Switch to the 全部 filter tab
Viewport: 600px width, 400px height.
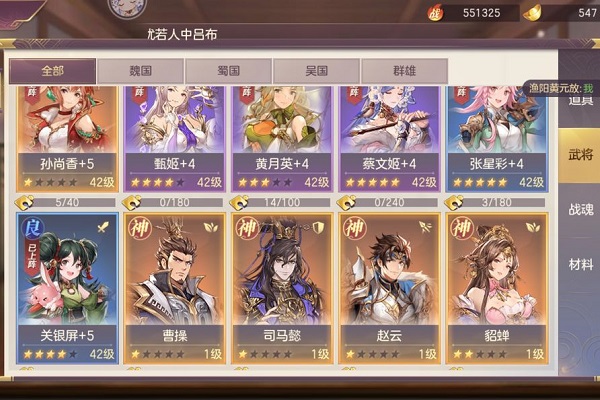pyautogui.click(x=54, y=72)
